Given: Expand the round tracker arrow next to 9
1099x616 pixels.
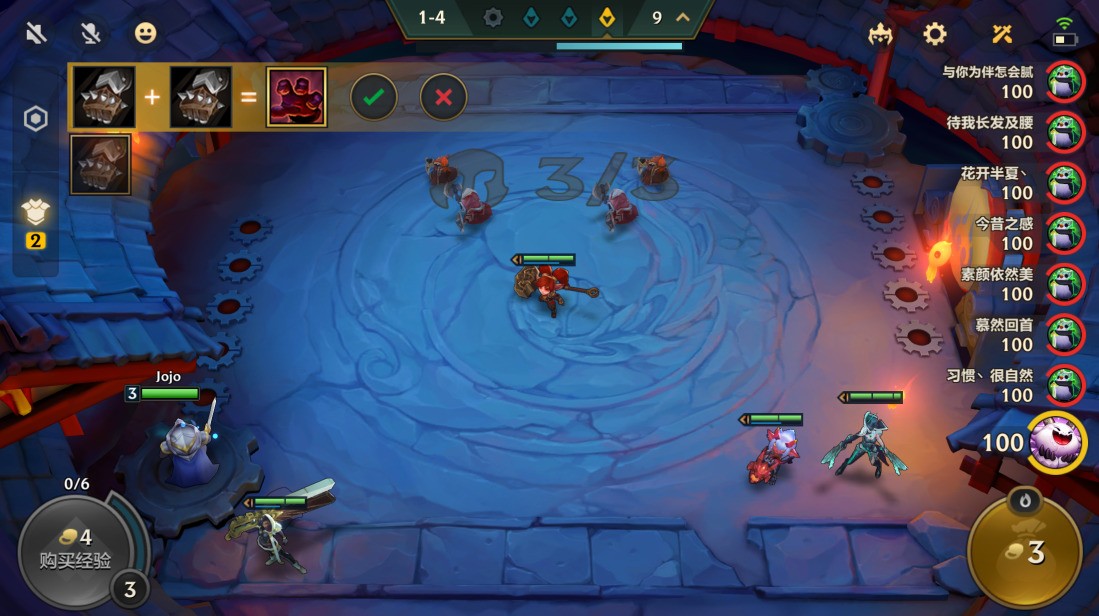Looking at the screenshot, I should point(684,17).
